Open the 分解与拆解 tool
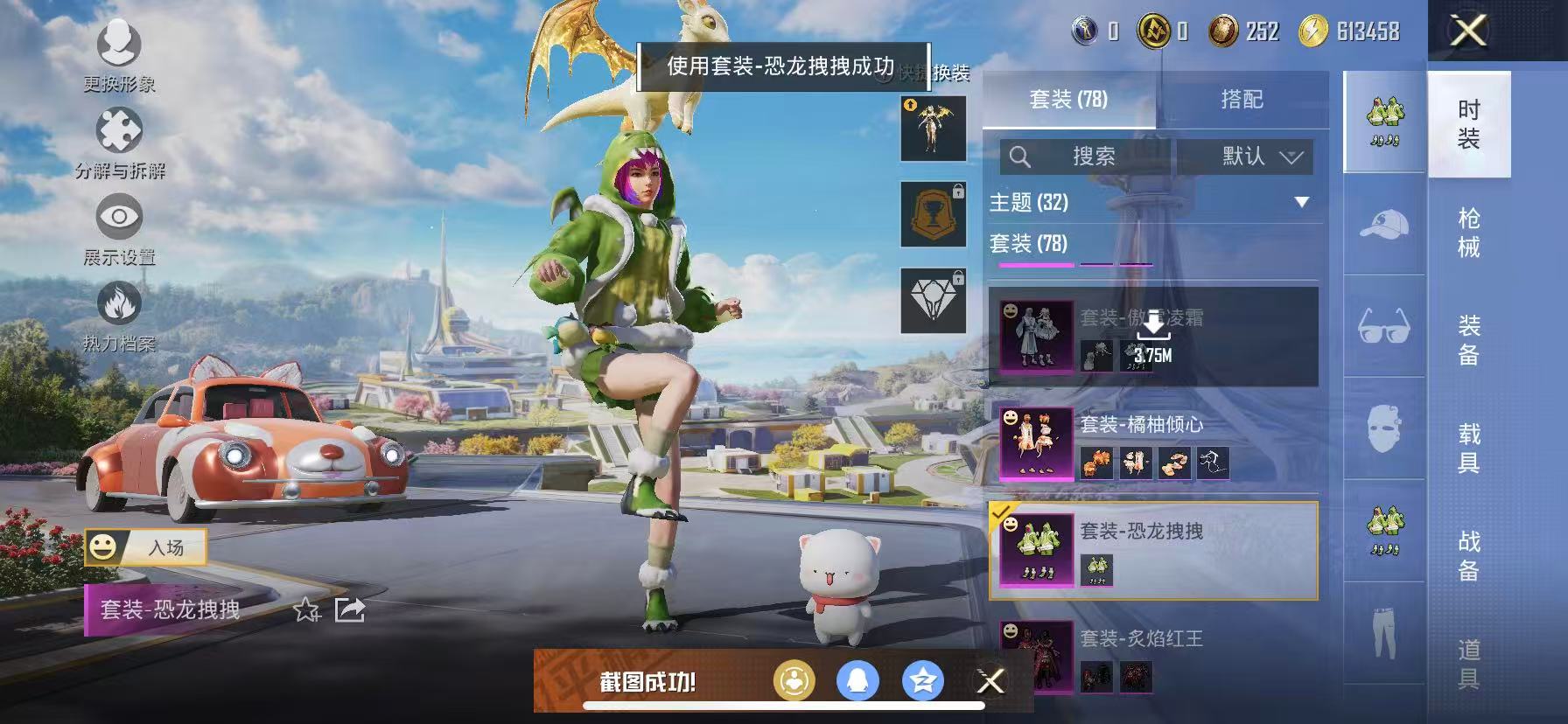This screenshot has height=724, width=1568. pos(118,136)
